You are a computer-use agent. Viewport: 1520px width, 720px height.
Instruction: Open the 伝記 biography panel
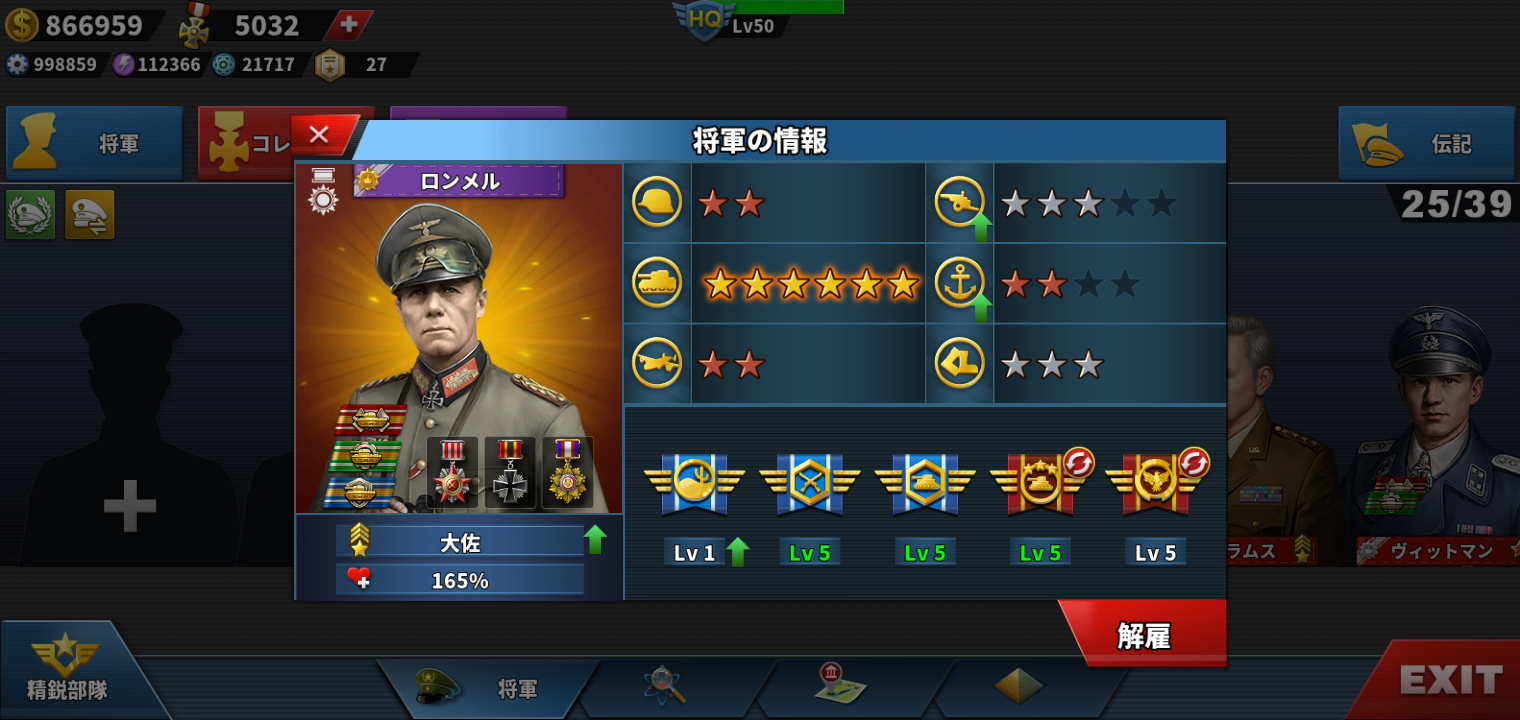click(1426, 144)
